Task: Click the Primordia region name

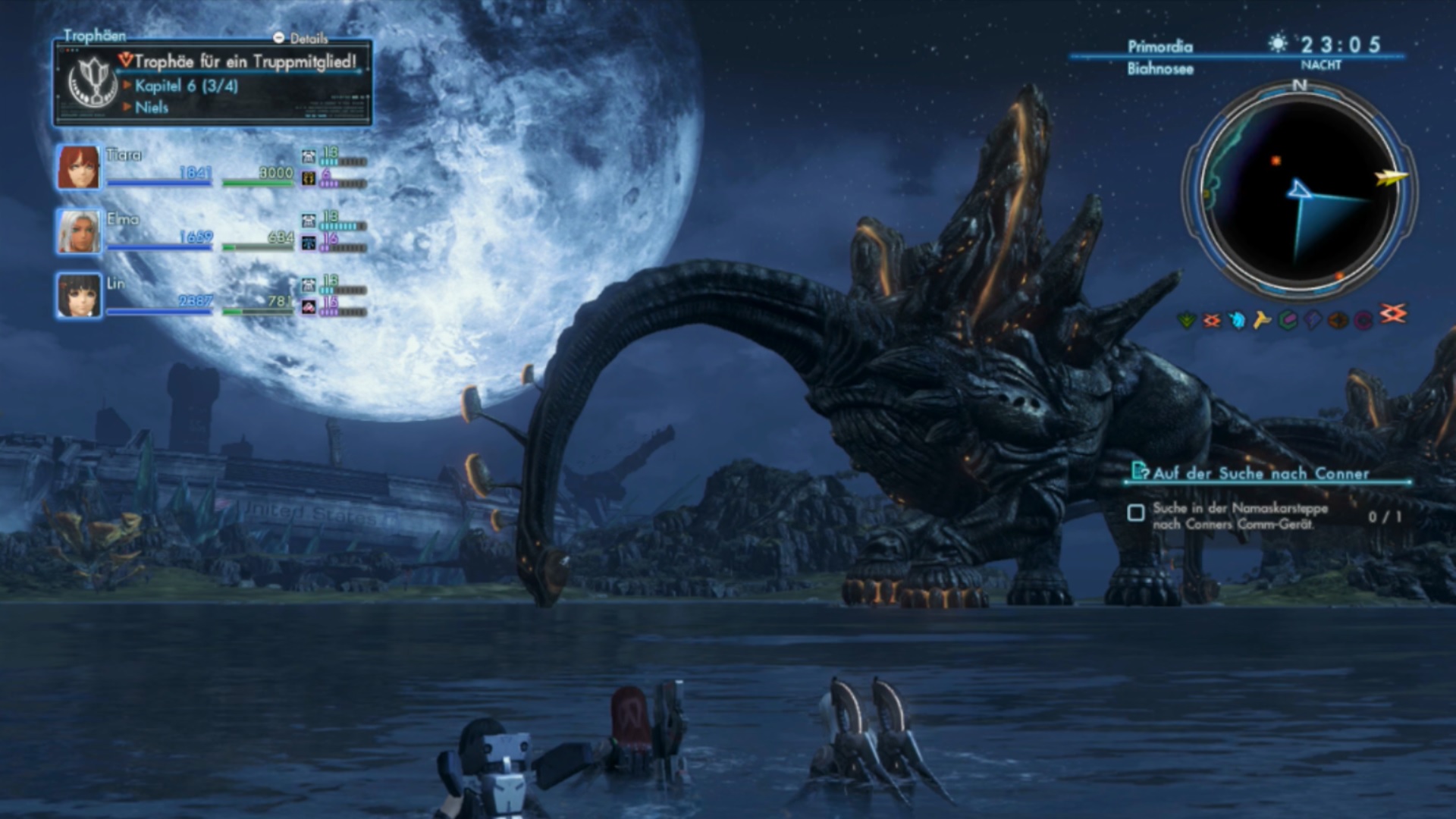Action: (x=1159, y=47)
